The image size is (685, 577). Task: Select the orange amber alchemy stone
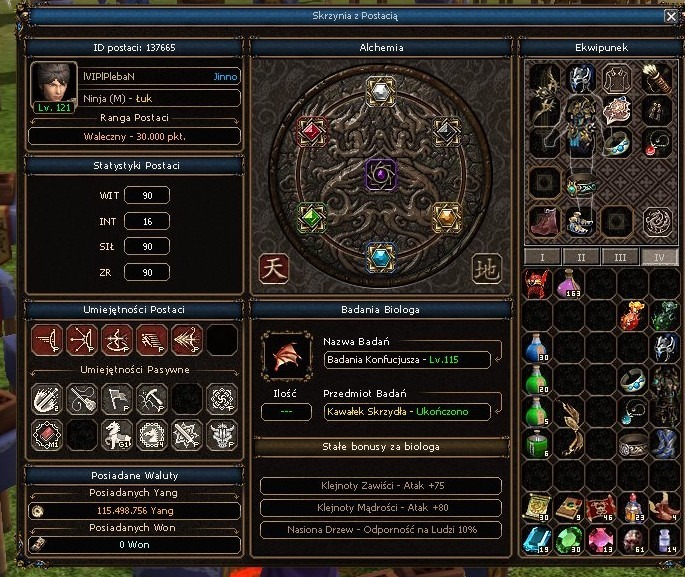[446, 215]
